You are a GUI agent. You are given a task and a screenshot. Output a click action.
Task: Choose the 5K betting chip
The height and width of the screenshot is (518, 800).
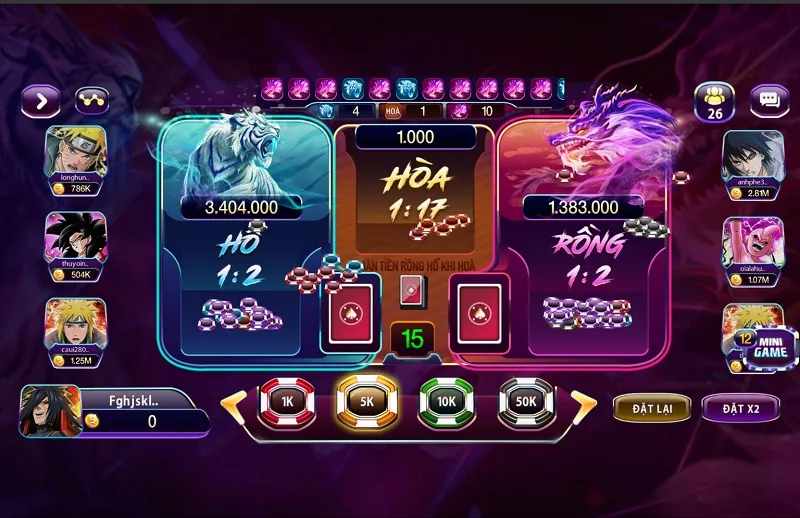click(366, 403)
